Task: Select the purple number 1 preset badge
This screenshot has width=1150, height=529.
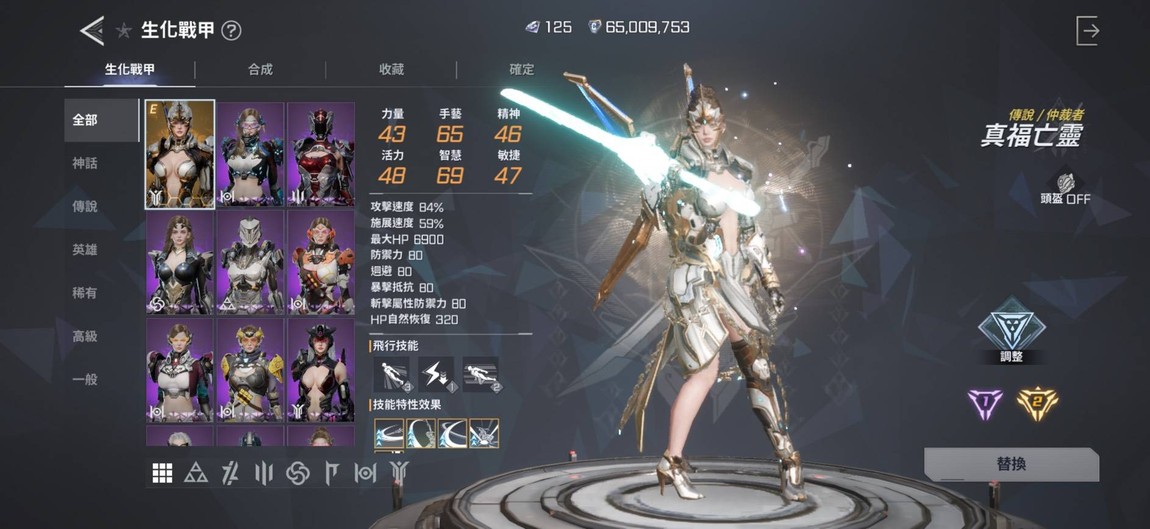Action: tap(985, 402)
